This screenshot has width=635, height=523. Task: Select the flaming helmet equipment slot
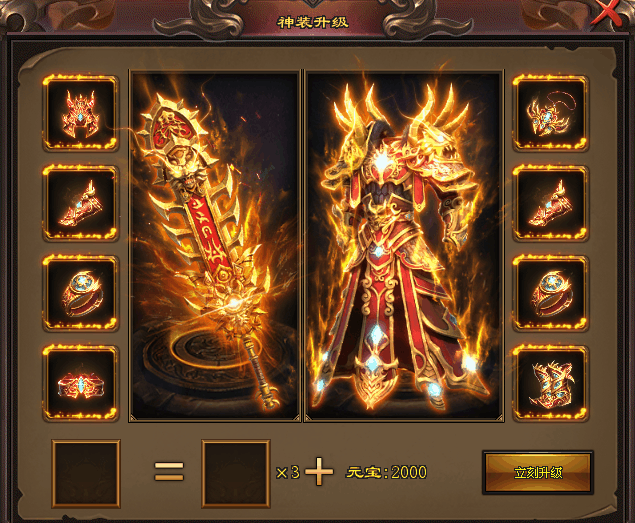click(x=80, y=113)
